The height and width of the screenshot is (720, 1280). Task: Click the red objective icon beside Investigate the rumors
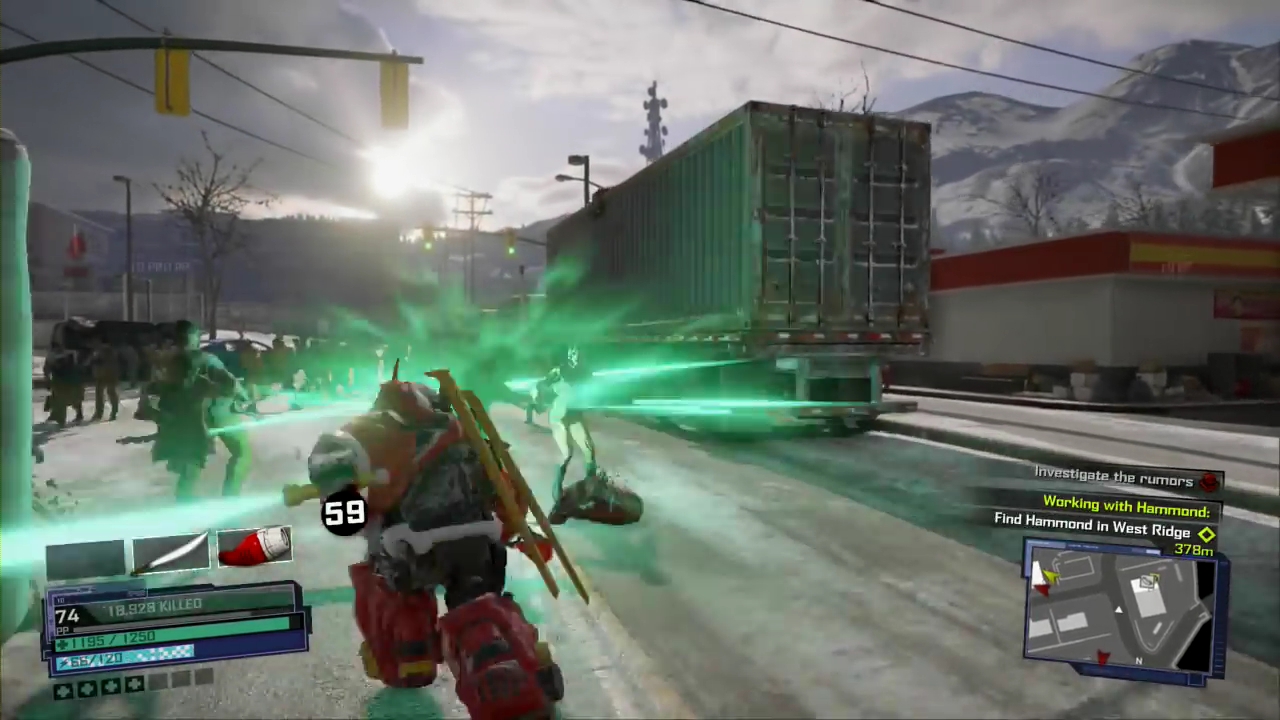click(1208, 481)
